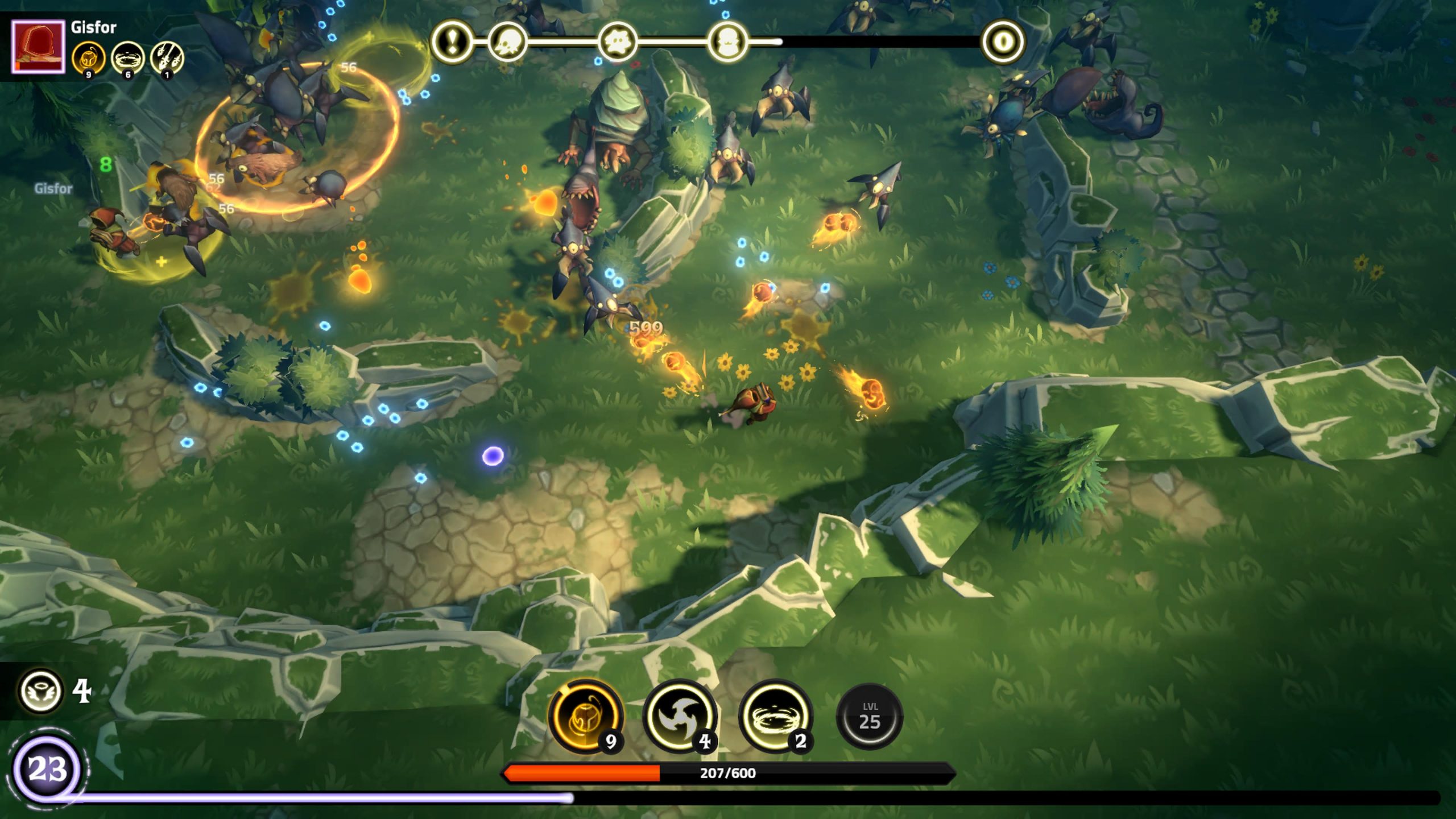
Task: Click Gisfor's glowing ring ability icon
Action: coord(127,57)
